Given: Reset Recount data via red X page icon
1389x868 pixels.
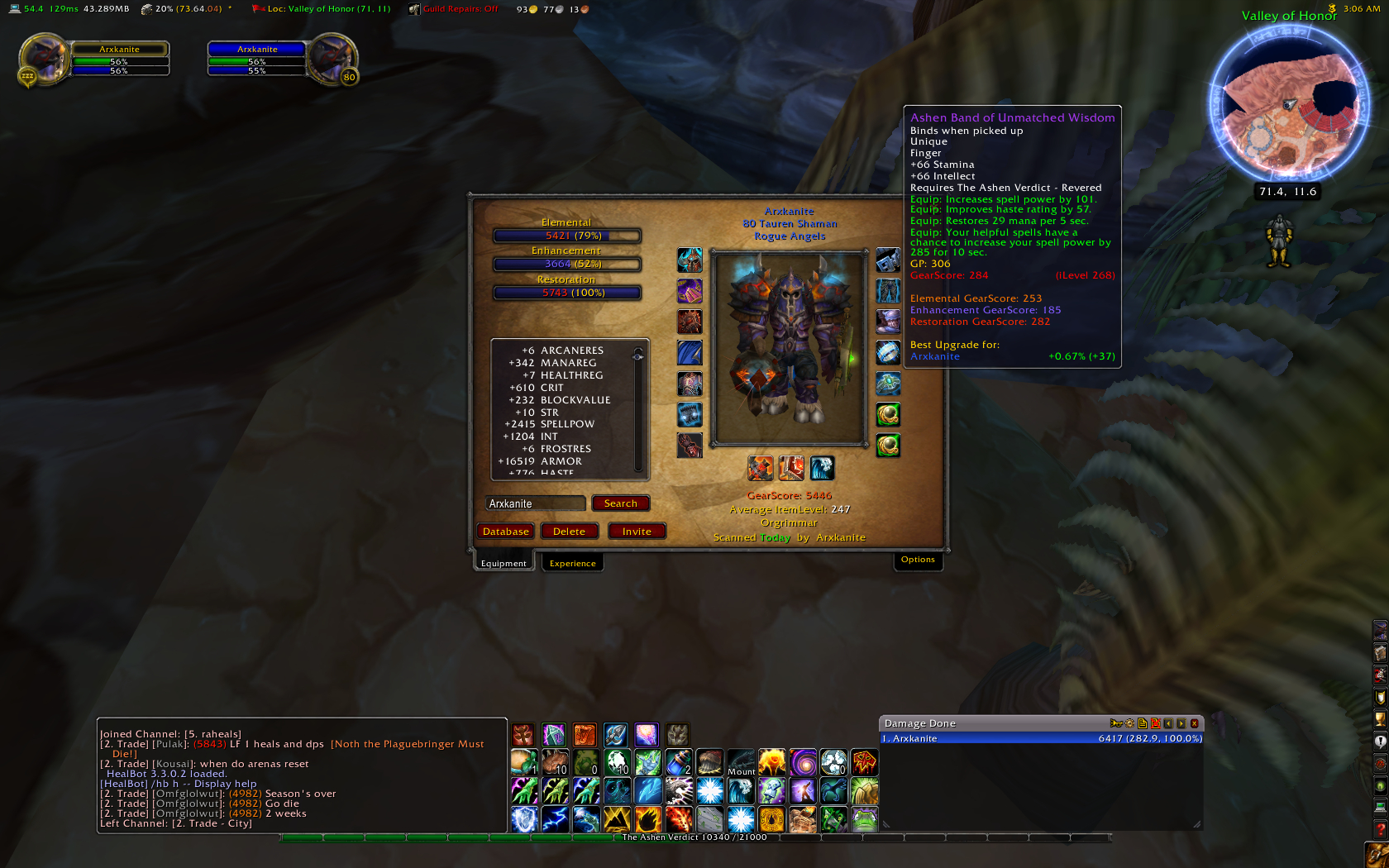Looking at the screenshot, I should tap(1154, 723).
